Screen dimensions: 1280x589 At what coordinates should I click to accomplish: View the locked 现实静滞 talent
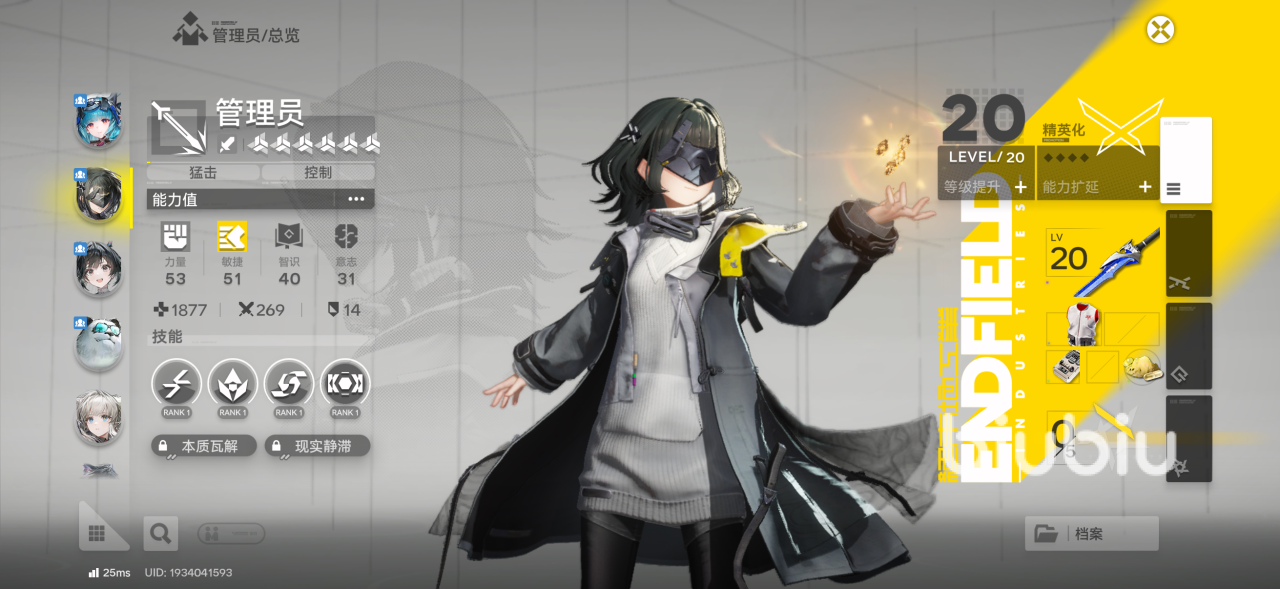click(x=318, y=446)
